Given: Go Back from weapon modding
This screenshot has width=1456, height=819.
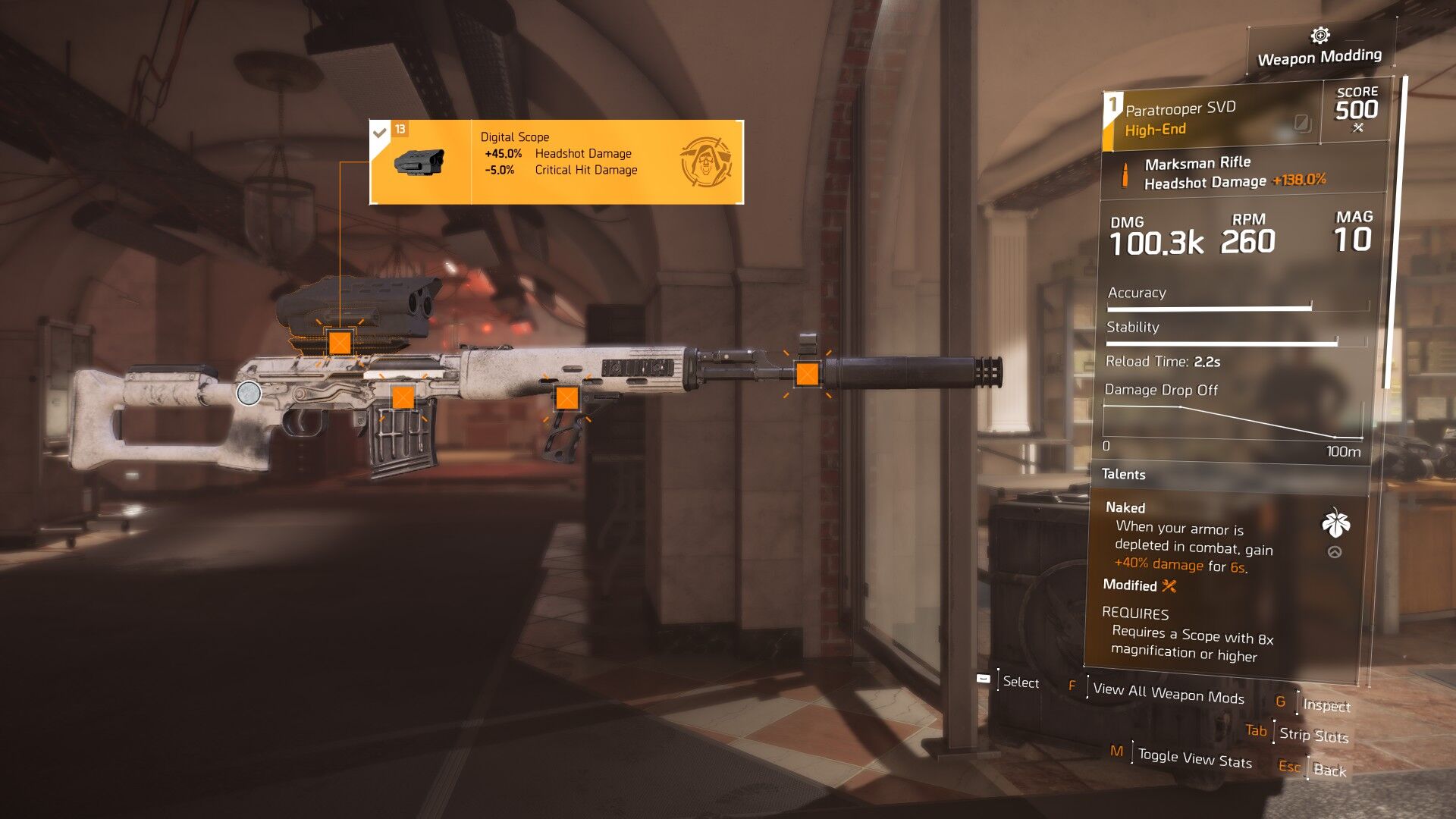Looking at the screenshot, I should click(x=1329, y=770).
